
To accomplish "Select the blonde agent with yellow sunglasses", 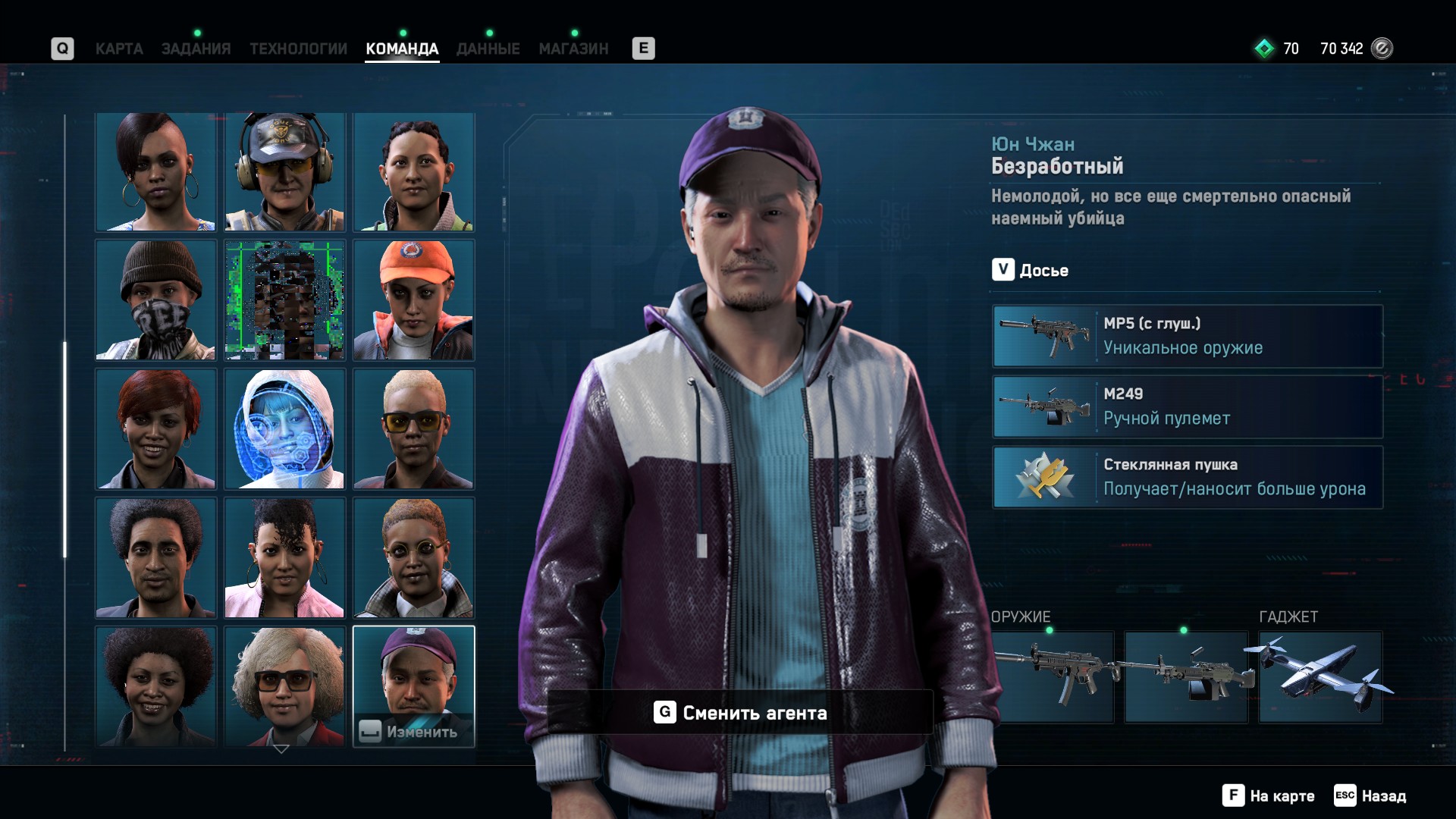I will (414, 429).
